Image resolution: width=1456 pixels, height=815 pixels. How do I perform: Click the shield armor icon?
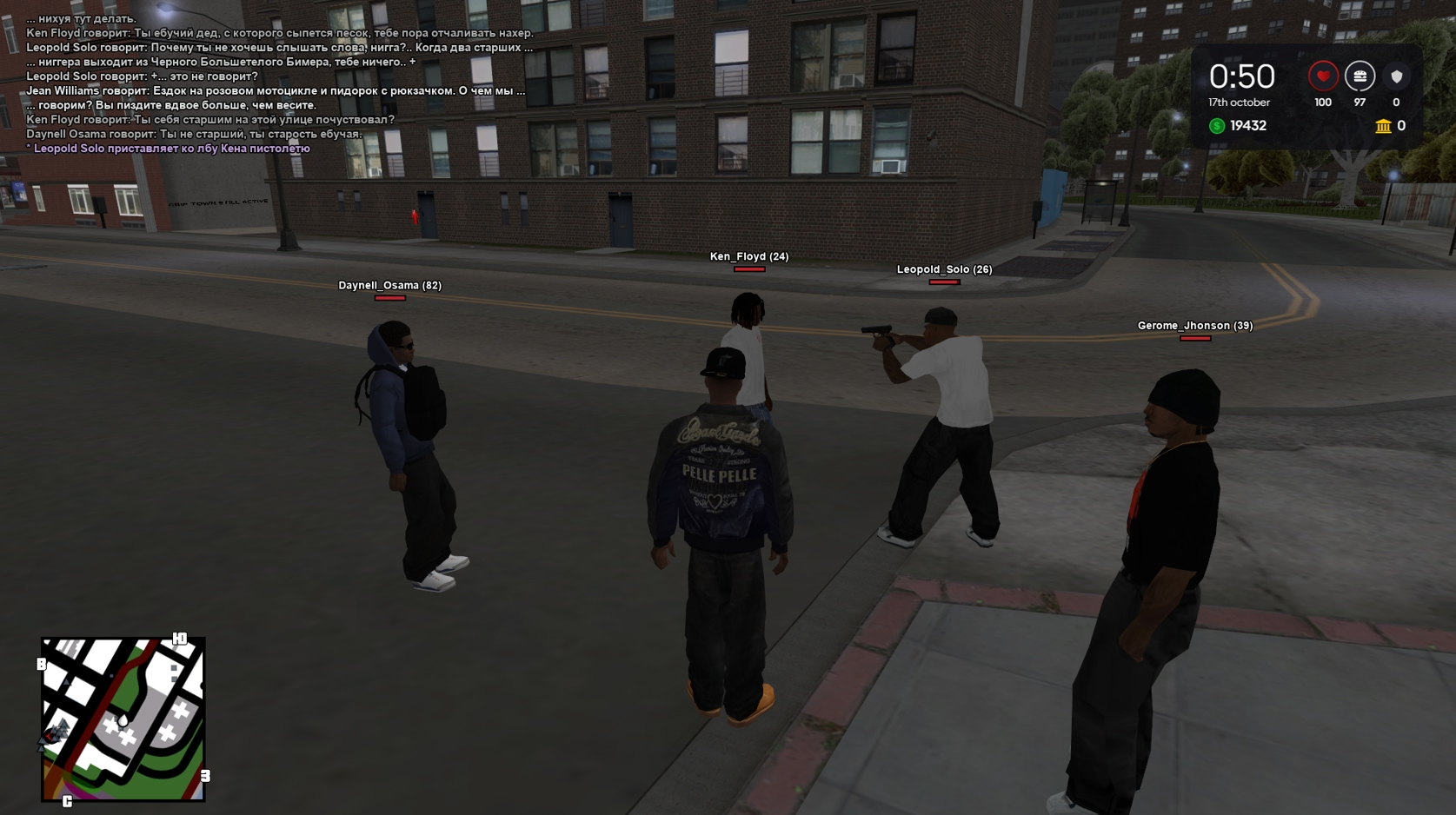[1396, 76]
